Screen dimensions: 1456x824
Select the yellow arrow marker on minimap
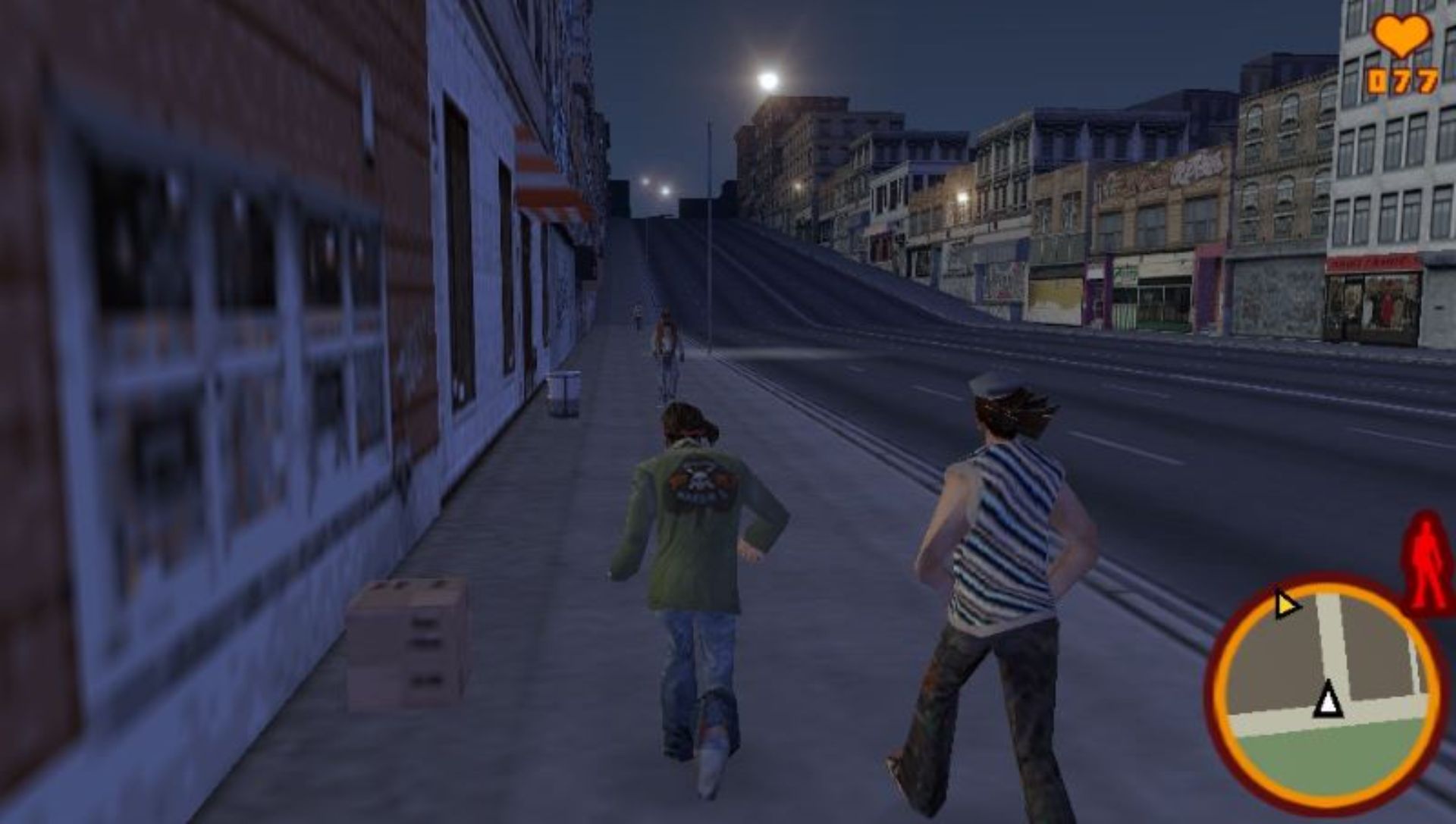coord(1285,604)
